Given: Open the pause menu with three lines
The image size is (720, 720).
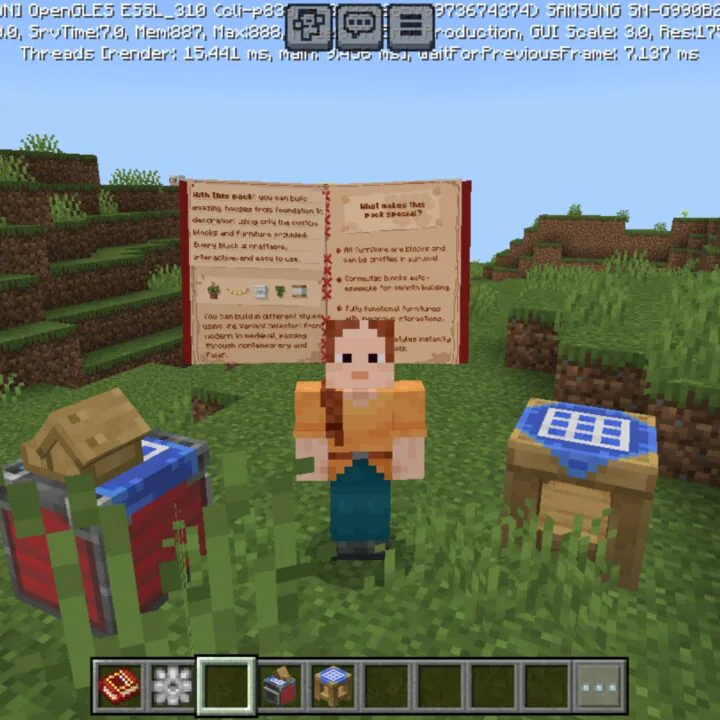Looking at the screenshot, I should pos(410,25).
